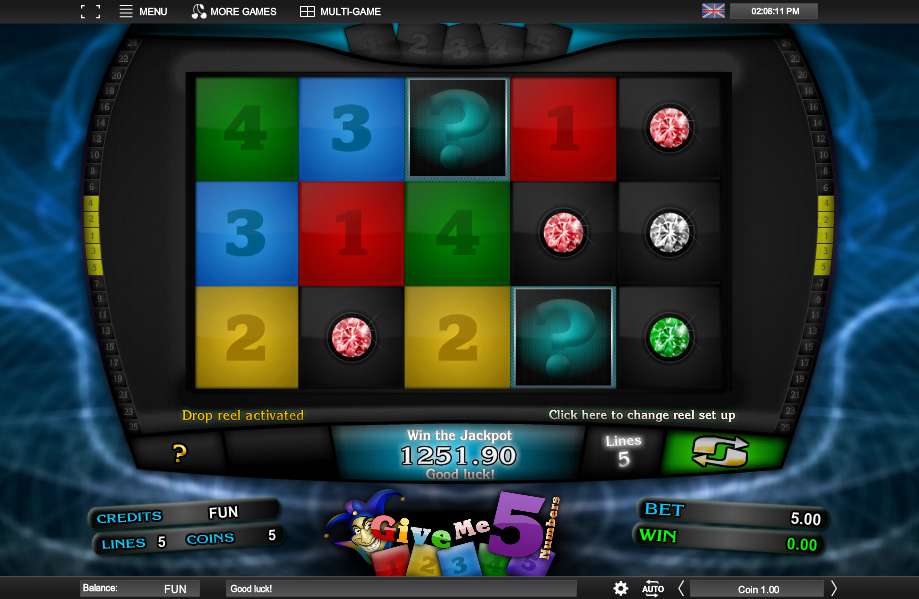This screenshot has width=919, height=599.
Task: Increase coin value with right arrow
Action: [x=834, y=588]
